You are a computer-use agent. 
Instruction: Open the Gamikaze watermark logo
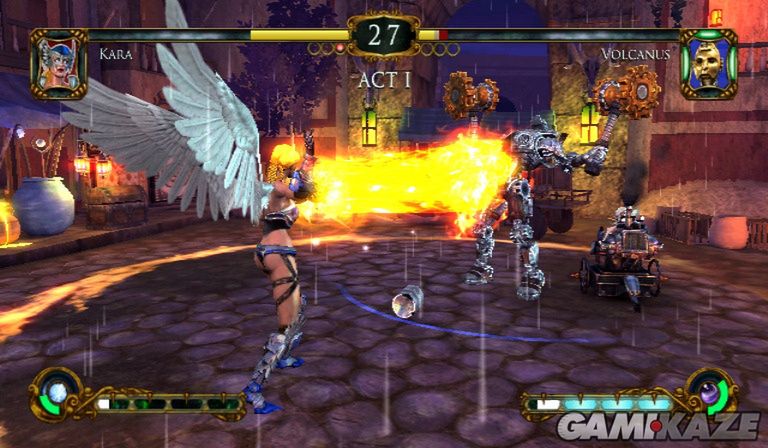(657, 427)
